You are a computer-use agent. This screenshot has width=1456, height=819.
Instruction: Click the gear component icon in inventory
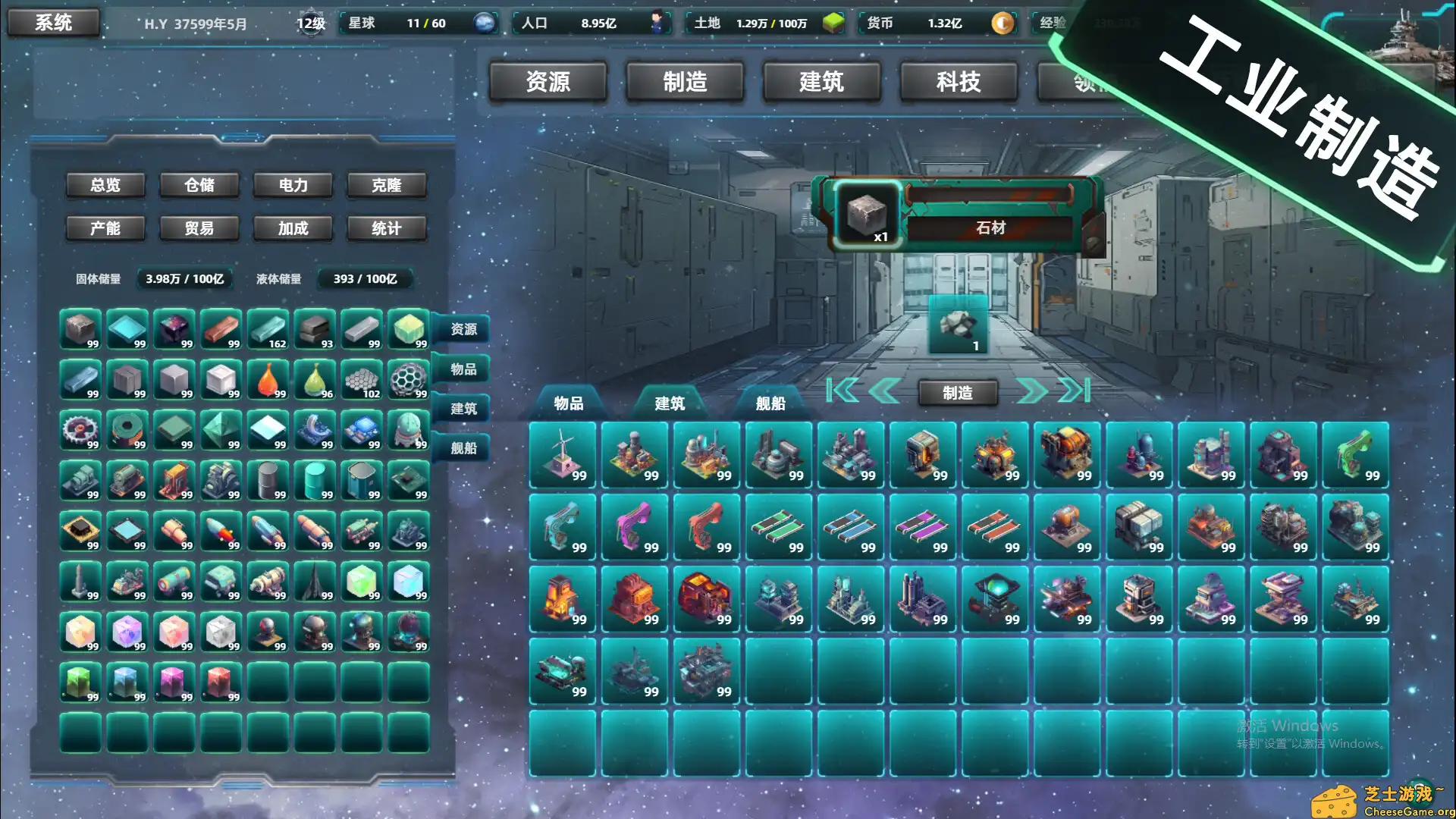[x=80, y=429]
